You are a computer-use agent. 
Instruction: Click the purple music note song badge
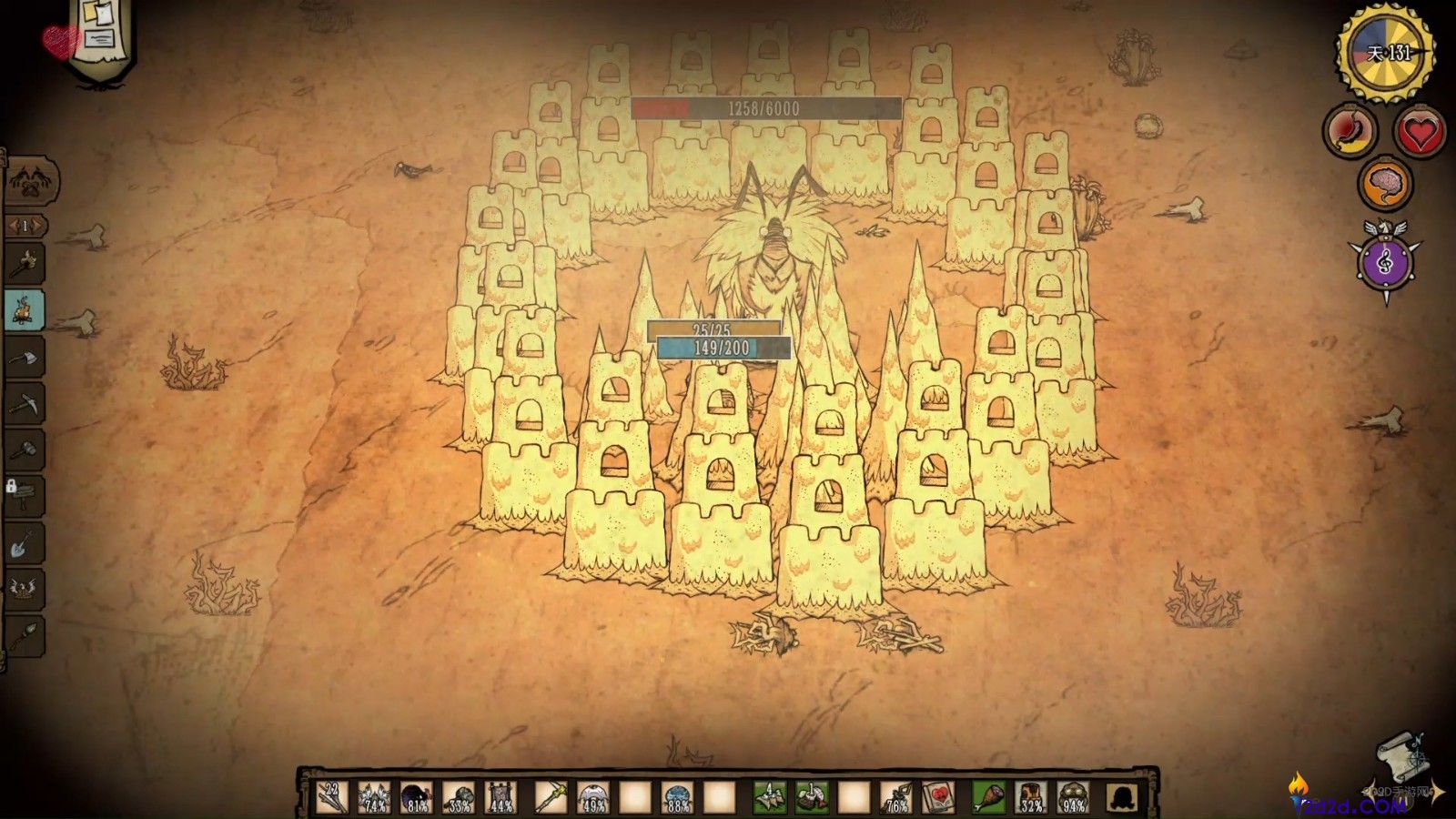pyautogui.click(x=1386, y=262)
